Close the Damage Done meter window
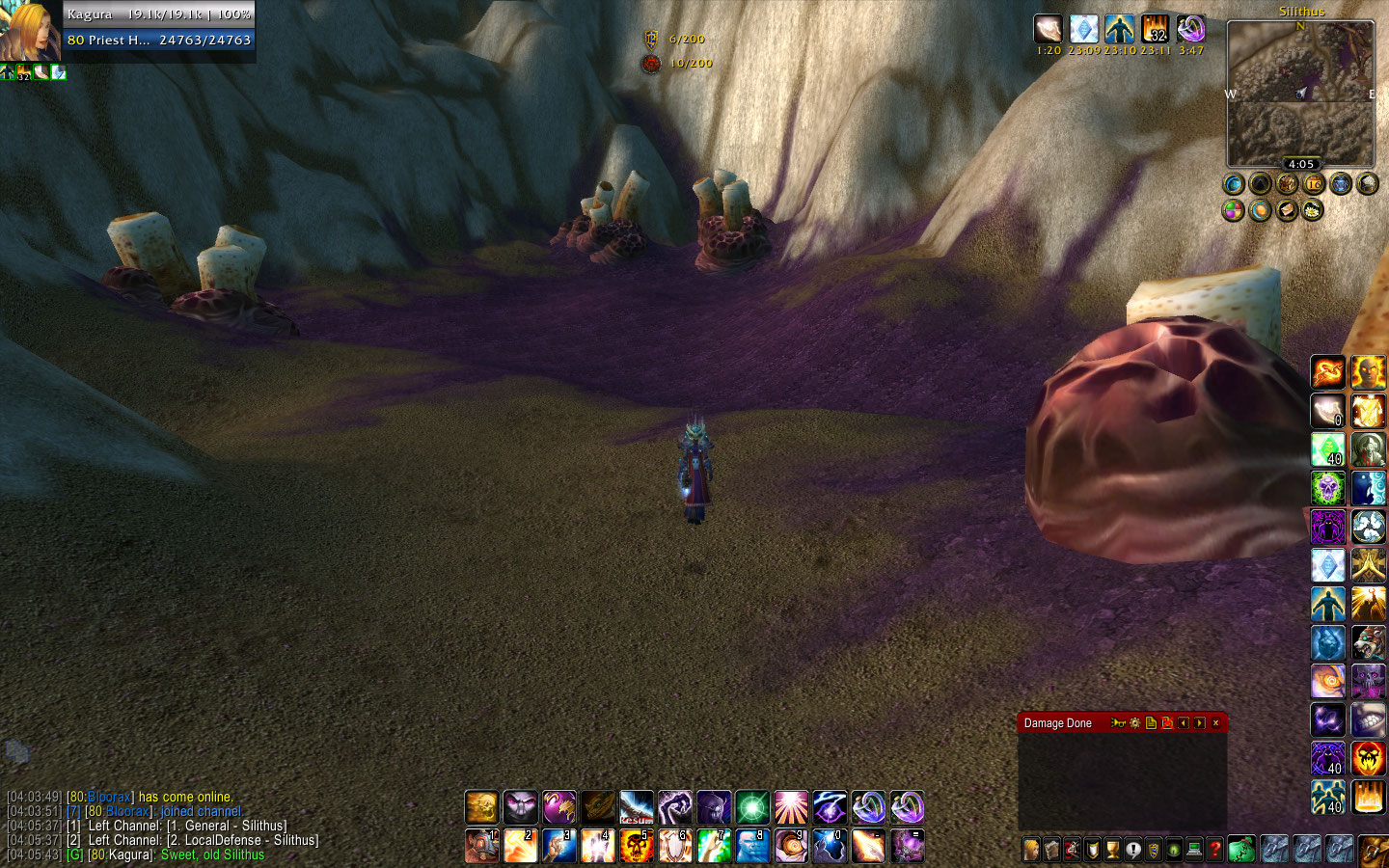This screenshot has height=868, width=1389. (1215, 723)
